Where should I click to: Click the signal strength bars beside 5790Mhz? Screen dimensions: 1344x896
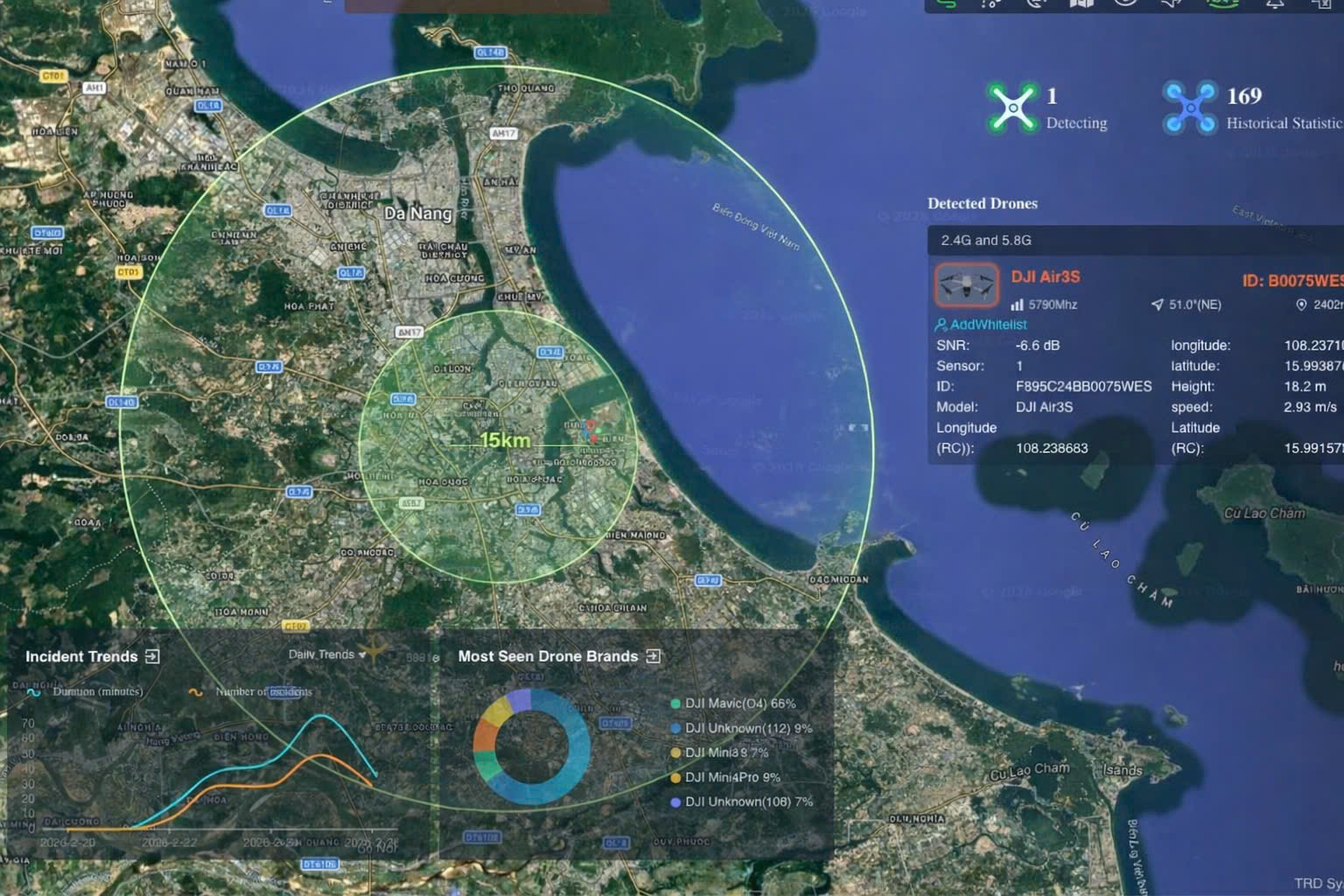tap(1016, 304)
